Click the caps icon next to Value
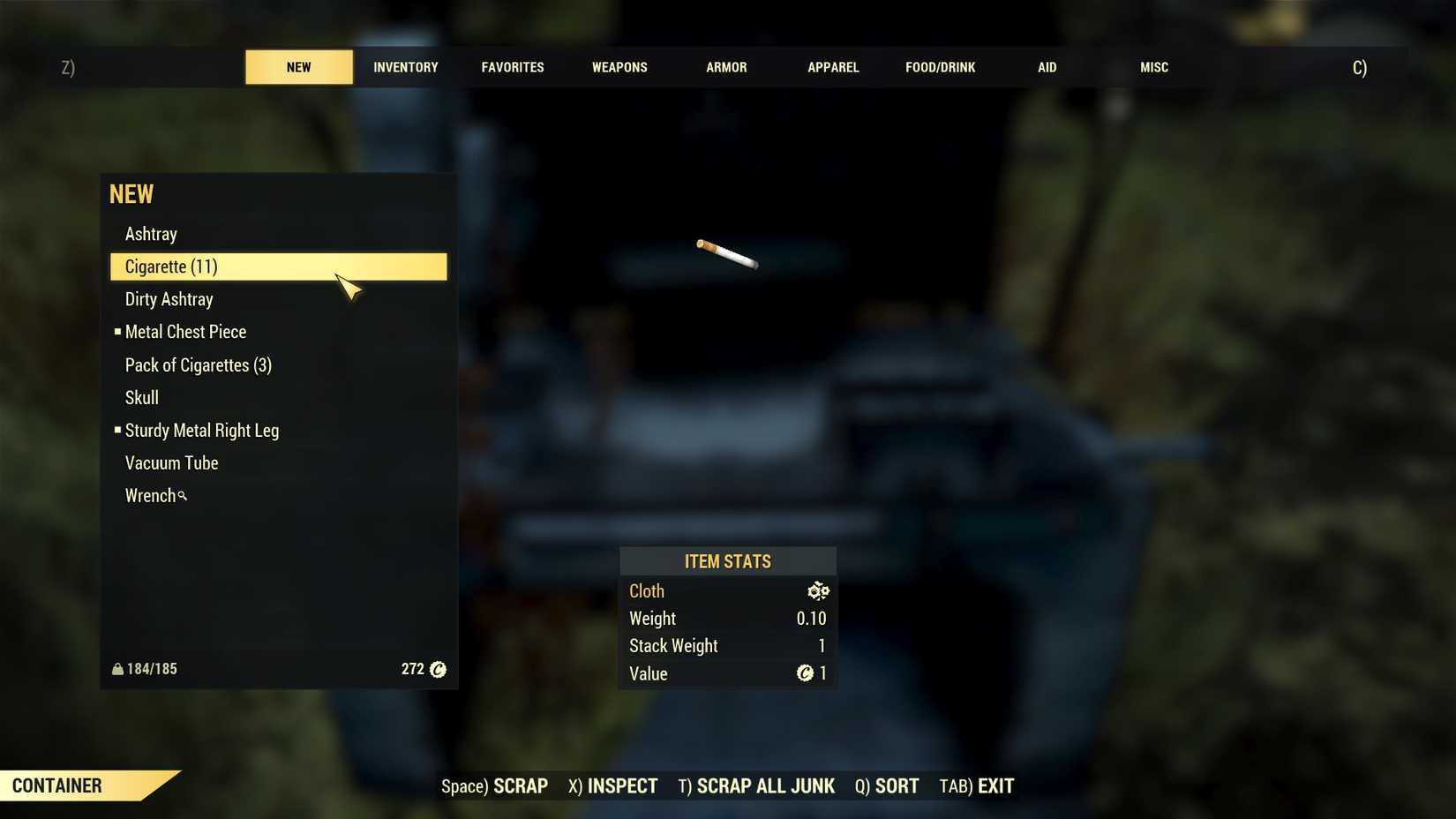Screen dimensions: 1456x819 tap(804, 673)
